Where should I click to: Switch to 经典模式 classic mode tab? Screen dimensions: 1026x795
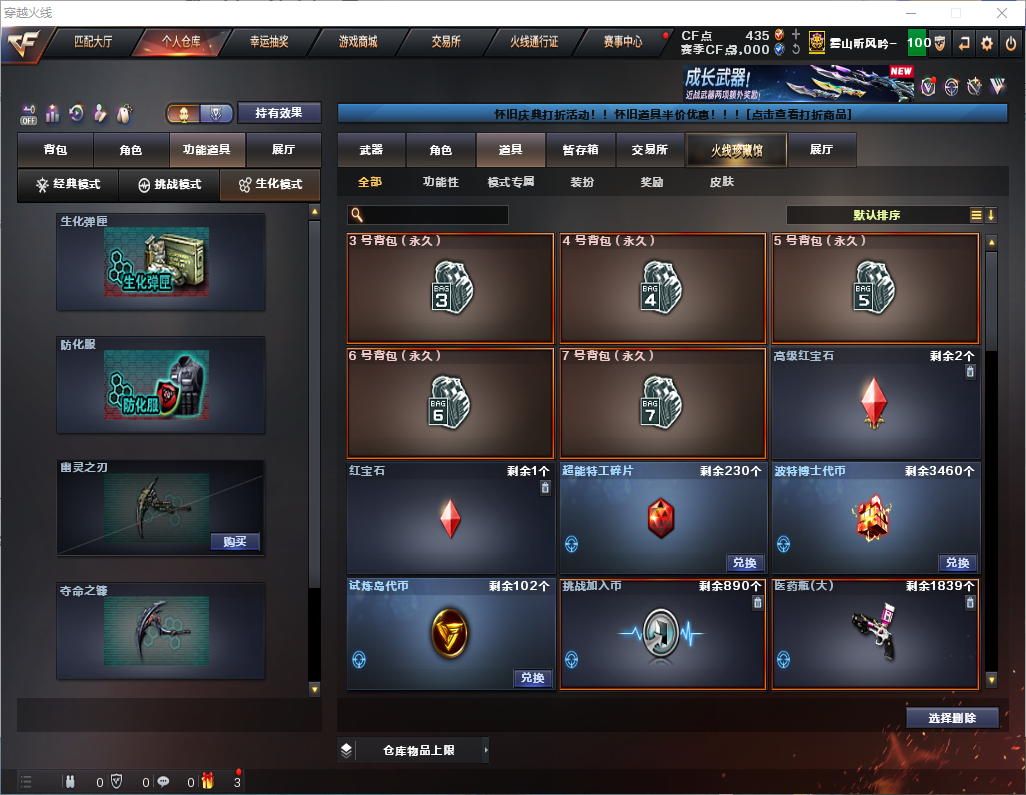[x=68, y=185]
